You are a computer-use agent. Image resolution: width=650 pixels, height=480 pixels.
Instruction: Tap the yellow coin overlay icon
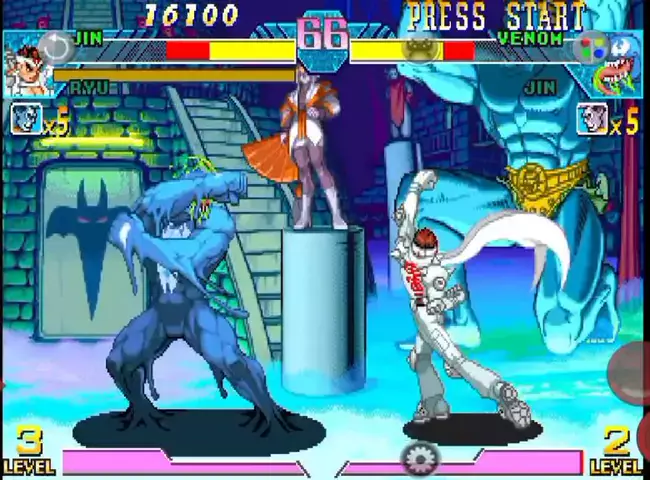pyautogui.click(x=420, y=48)
